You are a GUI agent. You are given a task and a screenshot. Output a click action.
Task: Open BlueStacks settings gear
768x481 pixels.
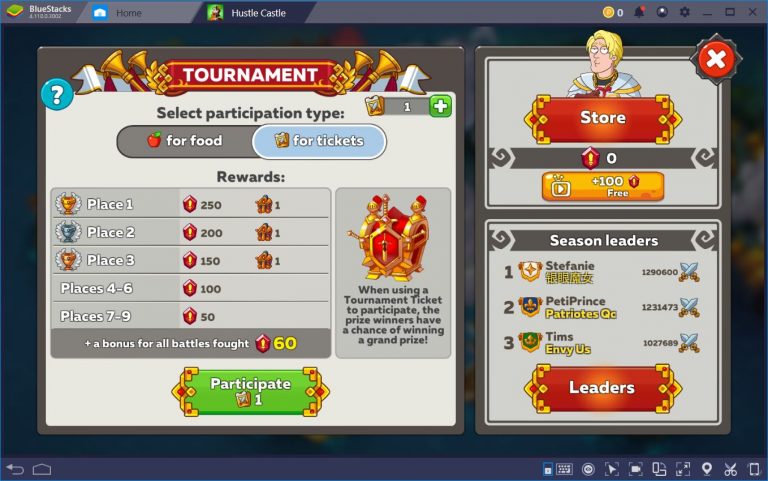click(x=685, y=12)
